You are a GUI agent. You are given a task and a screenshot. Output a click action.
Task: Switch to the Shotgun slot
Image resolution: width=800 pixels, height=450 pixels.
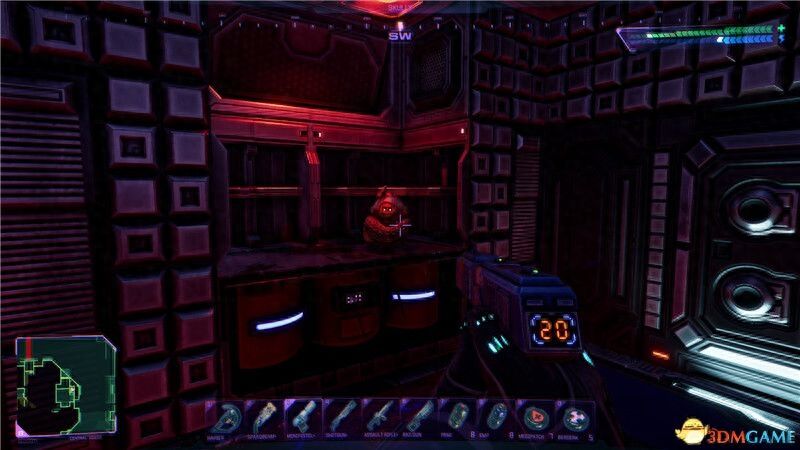tap(340, 416)
